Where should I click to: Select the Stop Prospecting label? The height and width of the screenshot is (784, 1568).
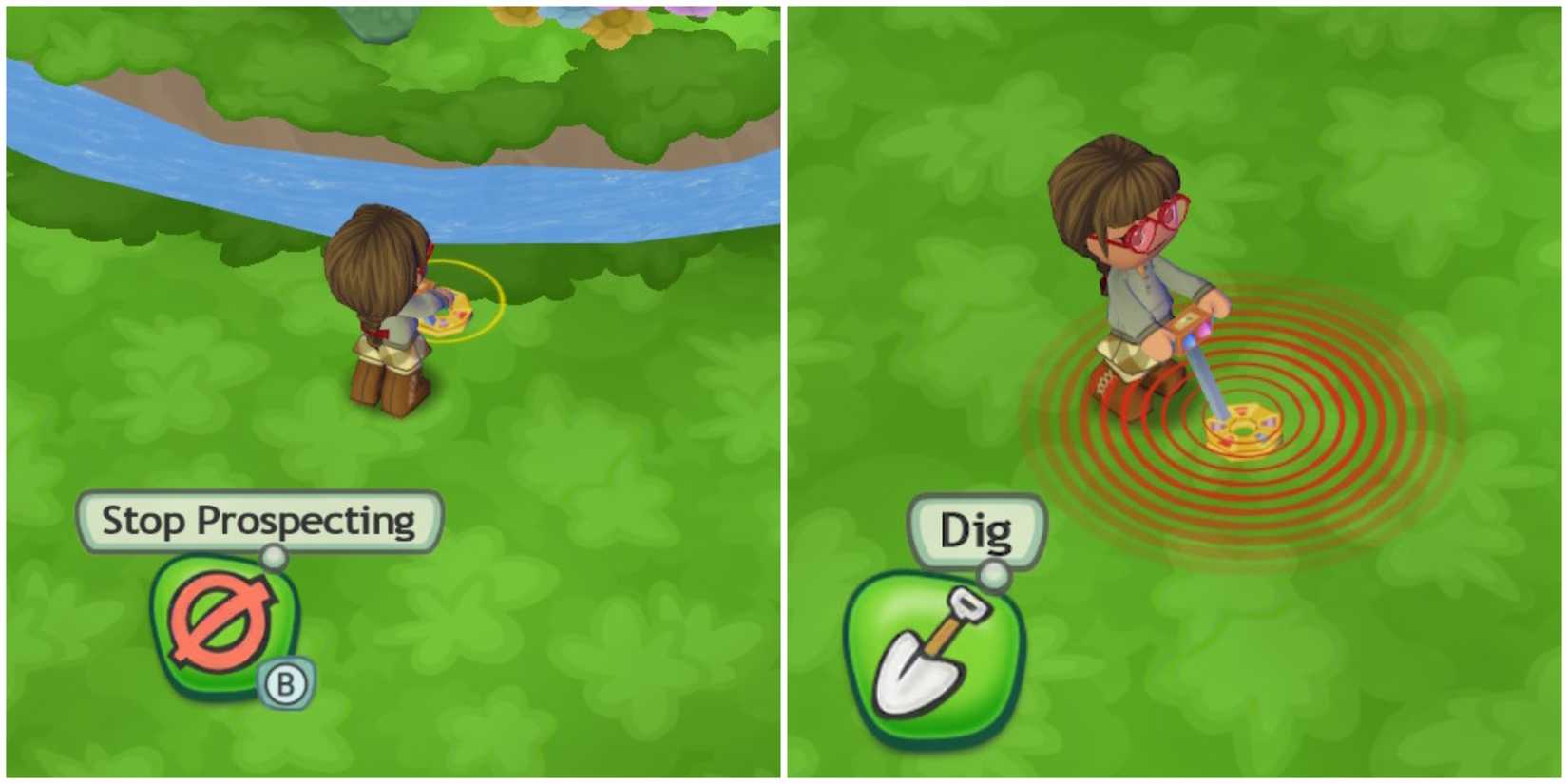[261, 520]
